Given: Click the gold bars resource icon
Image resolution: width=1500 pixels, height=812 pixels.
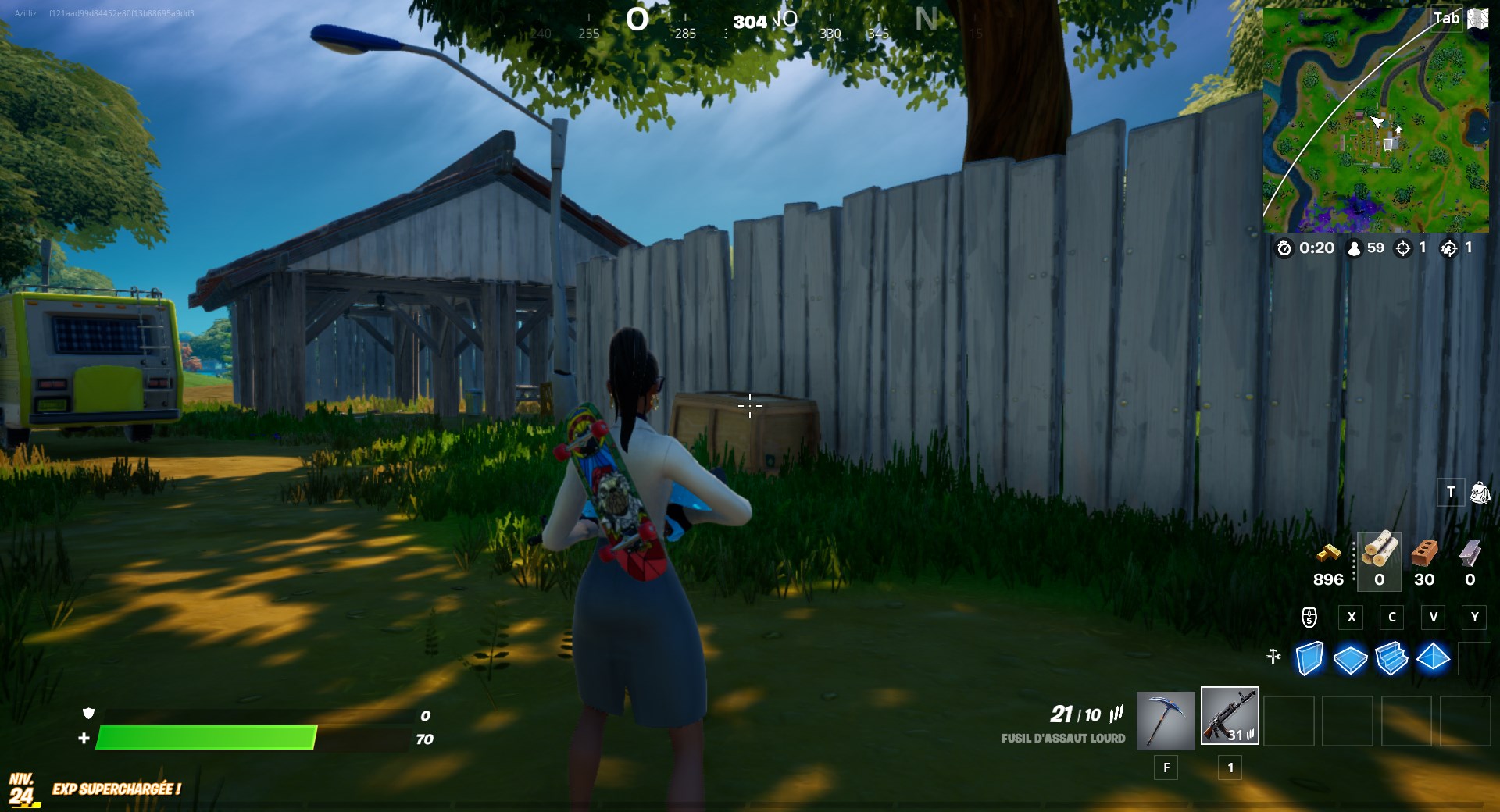Looking at the screenshot, I should [x=1329, y=556].
